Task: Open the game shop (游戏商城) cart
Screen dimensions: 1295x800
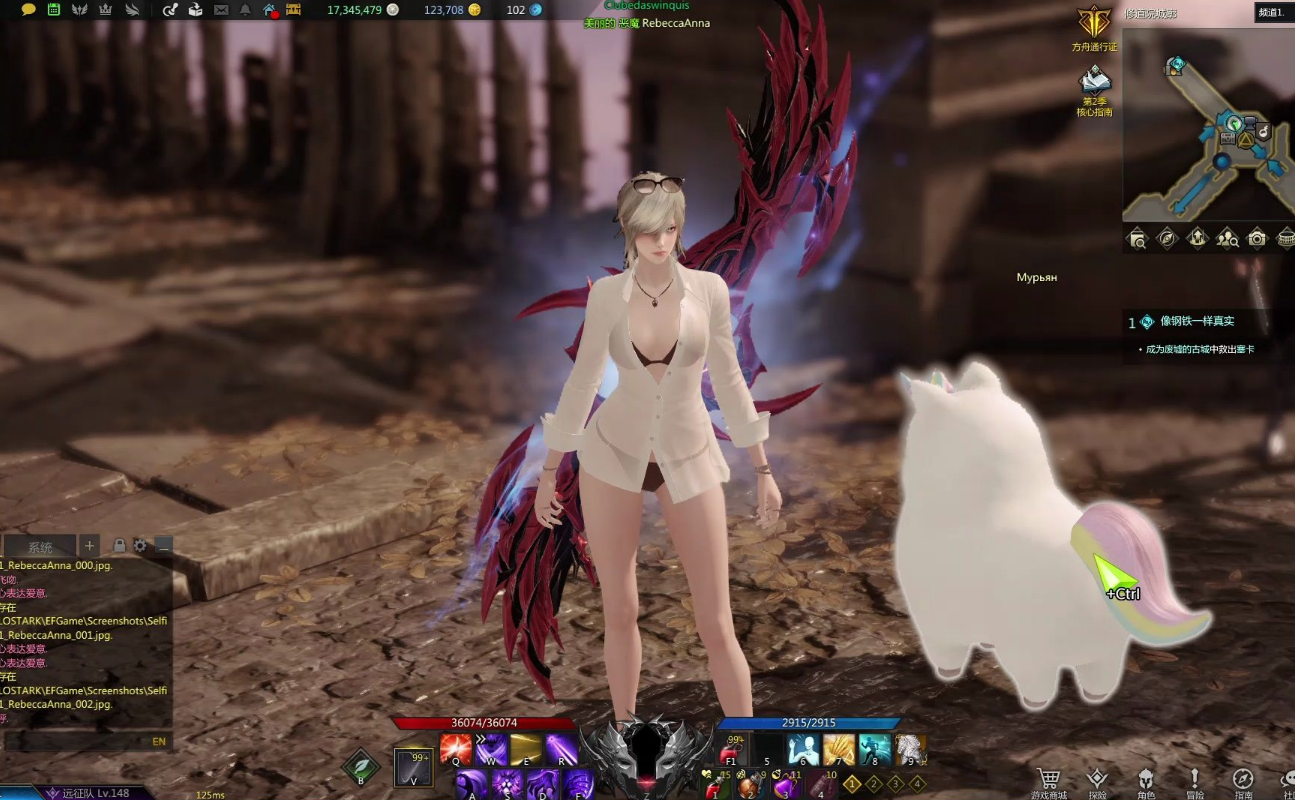Action: point(1048,778)
